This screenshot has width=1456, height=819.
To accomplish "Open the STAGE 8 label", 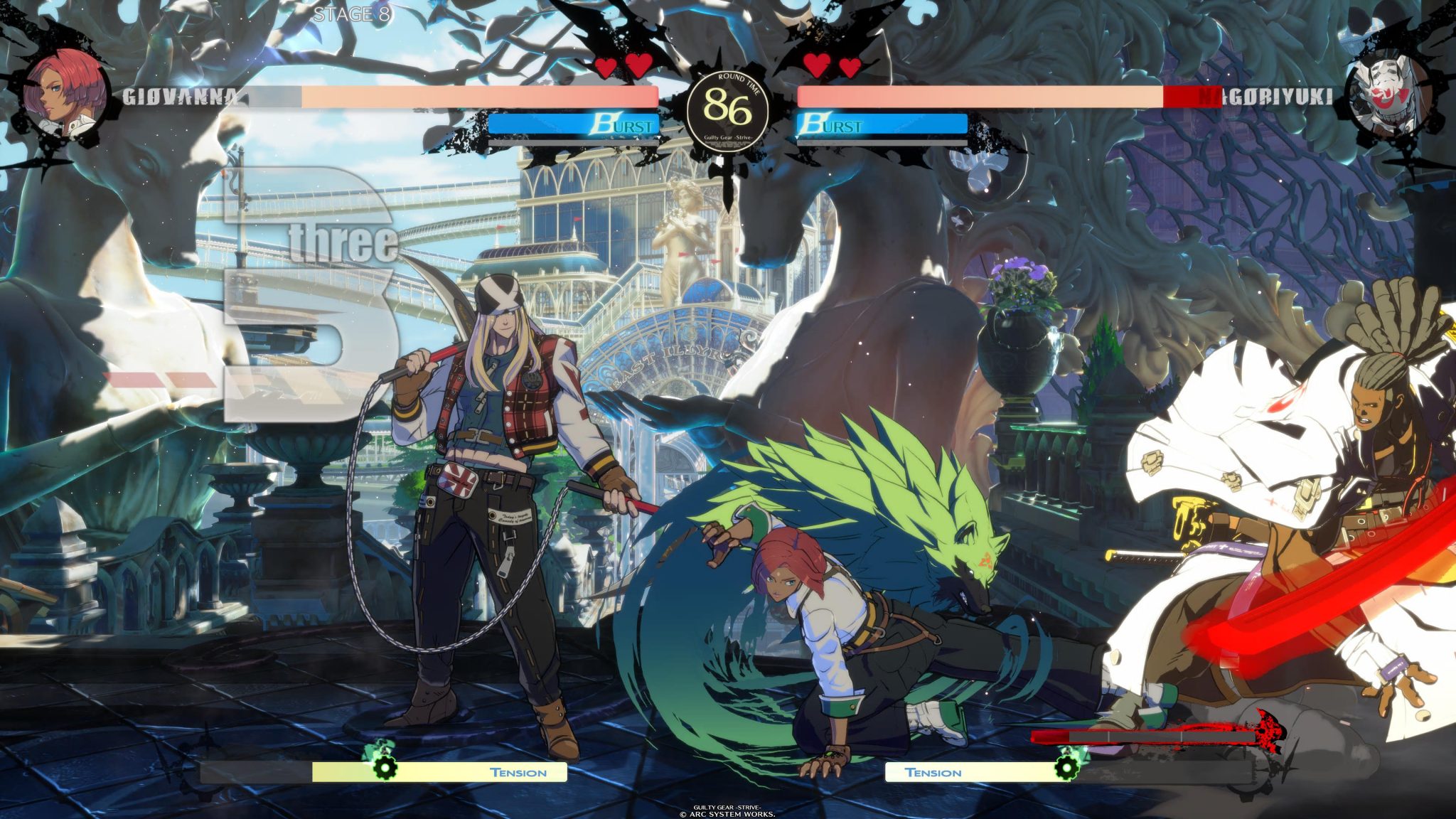I will point(350,14).
